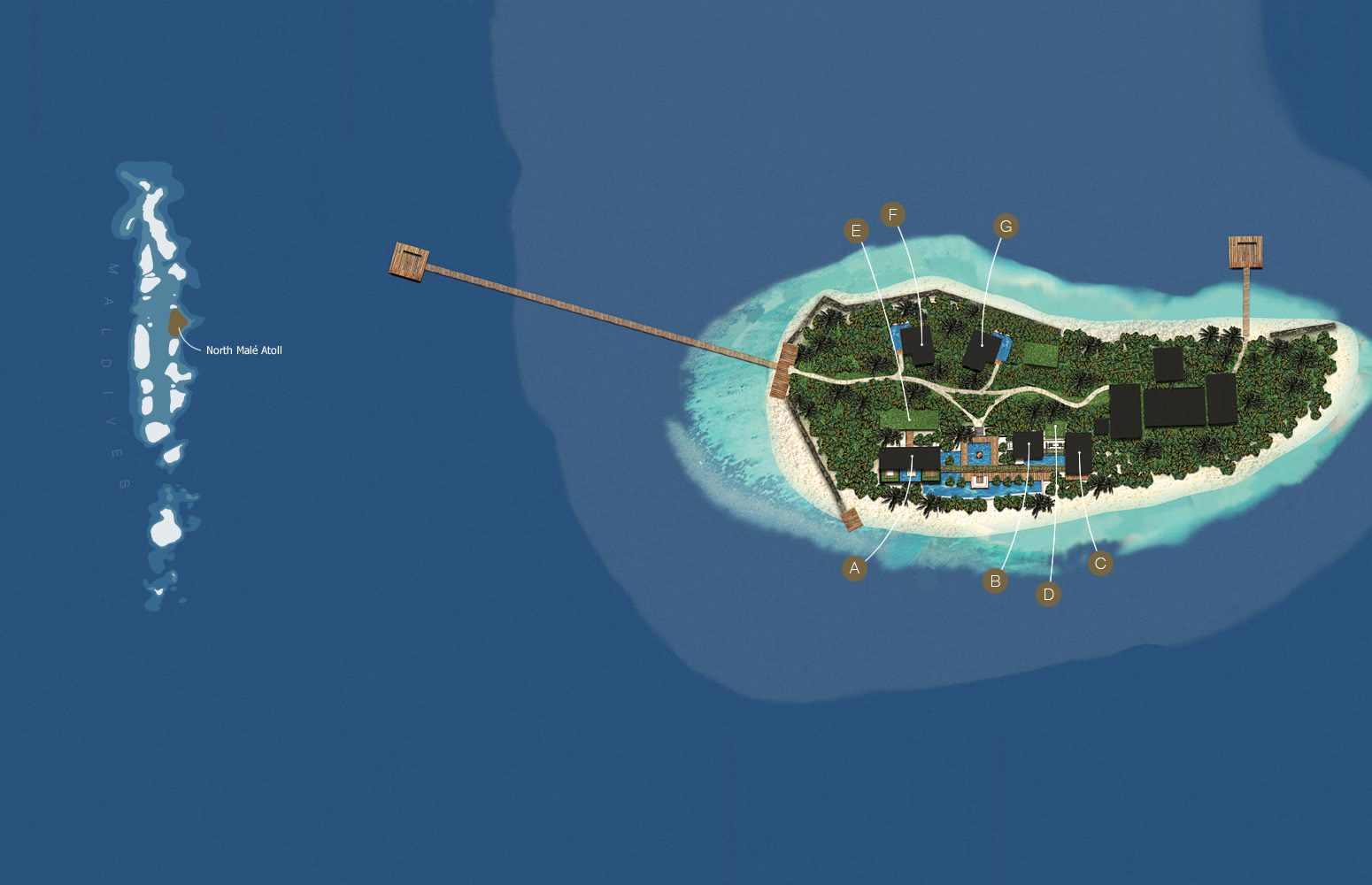
Task: Click the highlighted brown atoll on Maldives map
Action: (177, 320)
